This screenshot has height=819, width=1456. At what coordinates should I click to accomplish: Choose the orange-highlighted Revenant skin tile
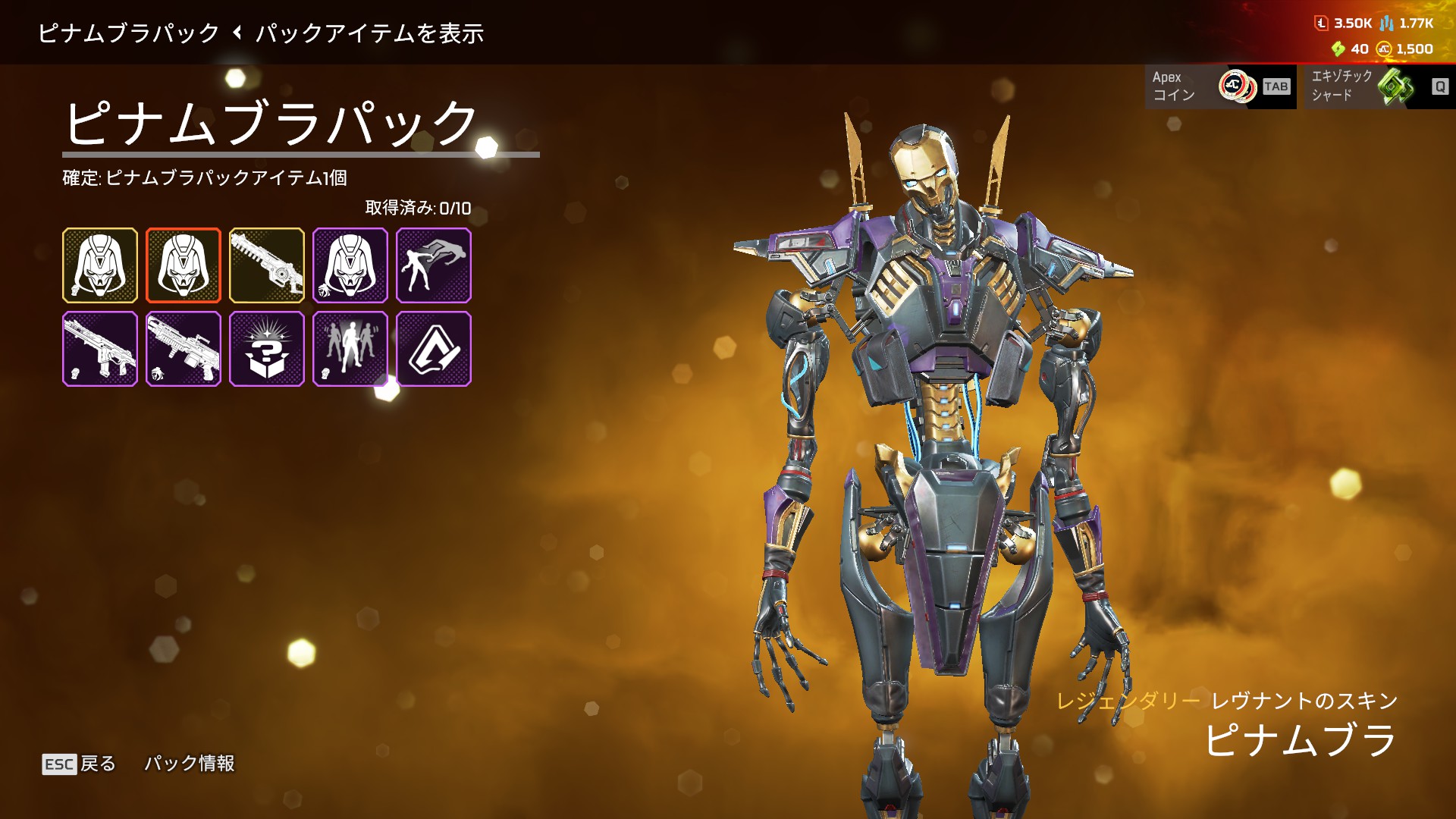184,265
